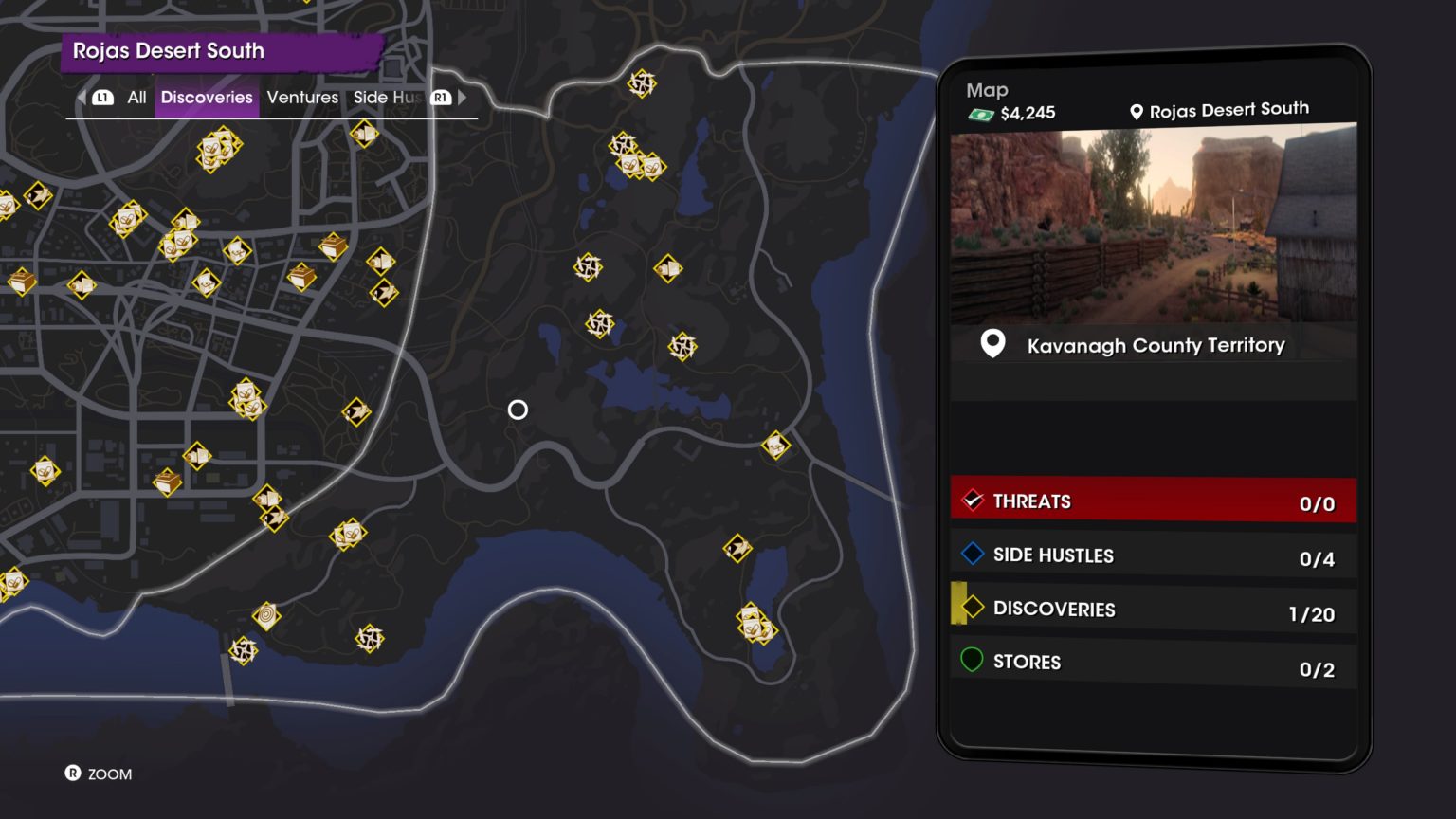
Task: Switch to the All tab
Action: tap(136, 97)
